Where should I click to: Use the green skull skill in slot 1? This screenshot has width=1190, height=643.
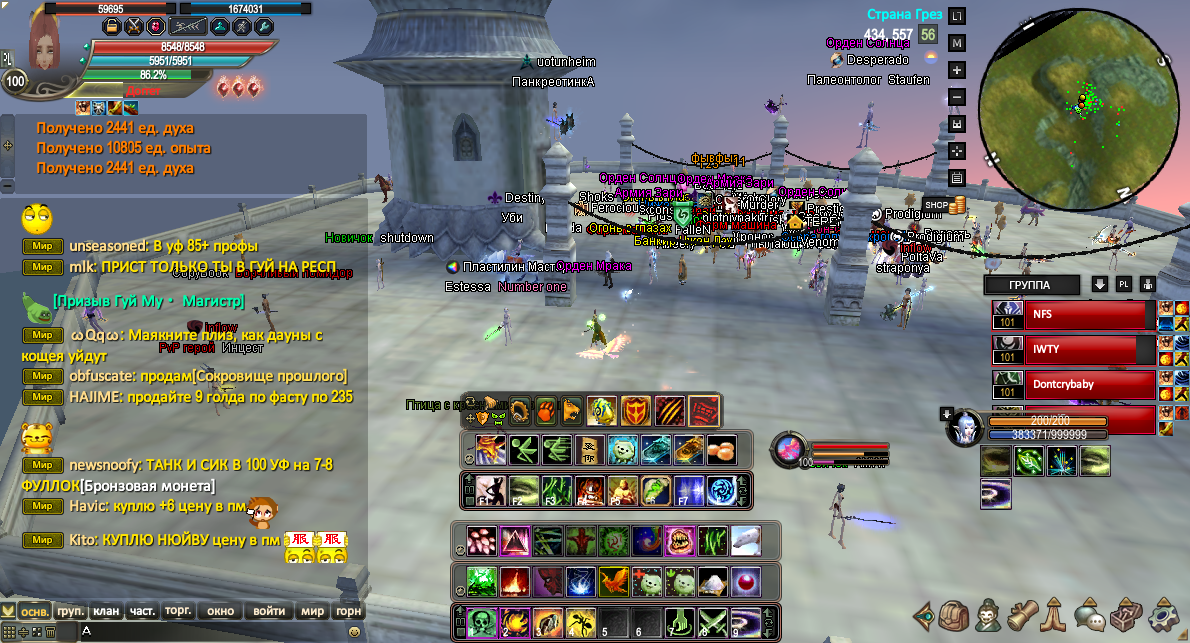point(482,622)
